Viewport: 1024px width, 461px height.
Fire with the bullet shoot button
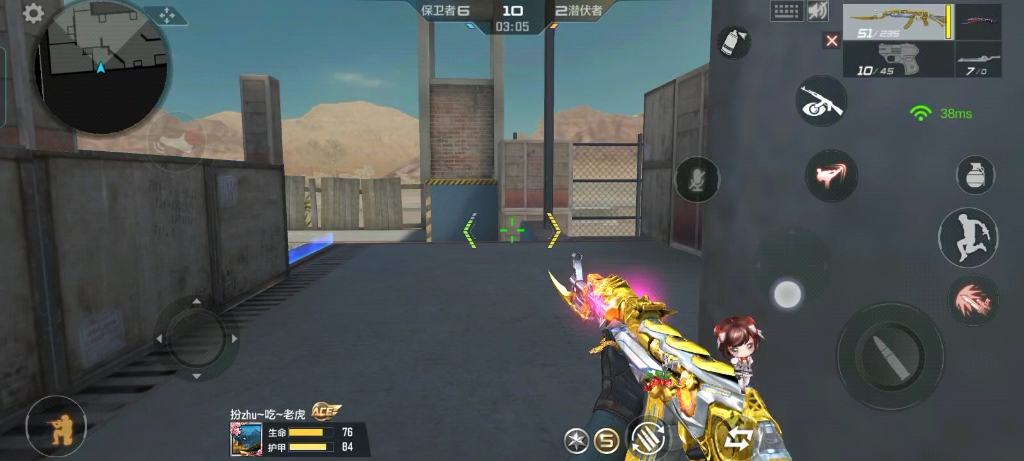point(889,356)
